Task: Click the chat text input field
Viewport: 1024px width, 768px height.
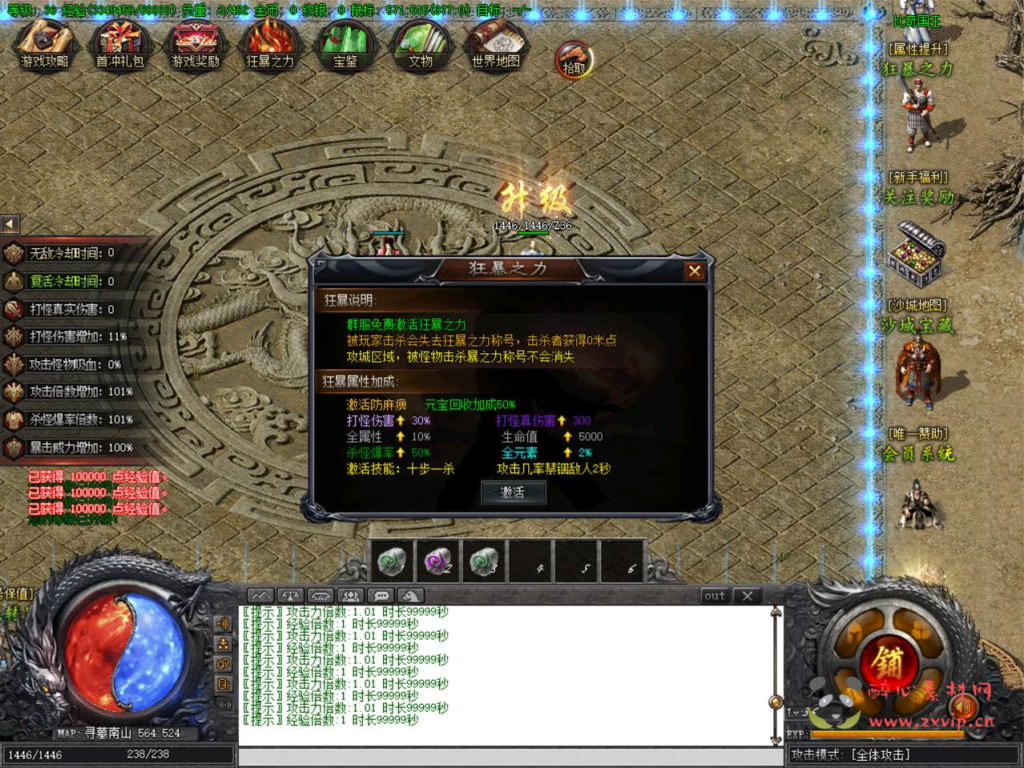Action: tap(505, 755)
